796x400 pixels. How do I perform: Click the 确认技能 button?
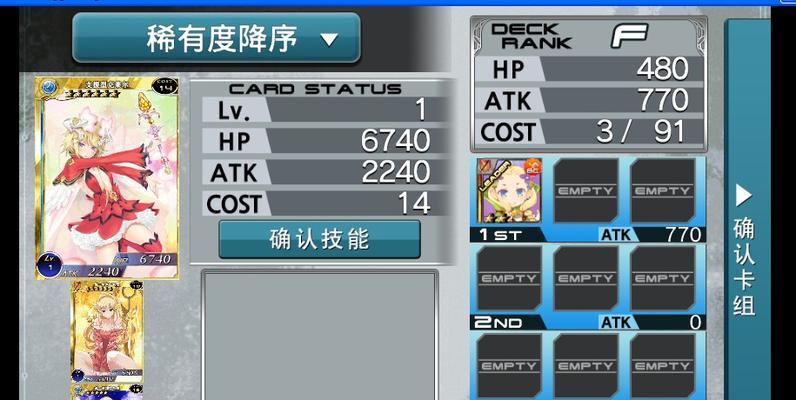tap(319, 239)
